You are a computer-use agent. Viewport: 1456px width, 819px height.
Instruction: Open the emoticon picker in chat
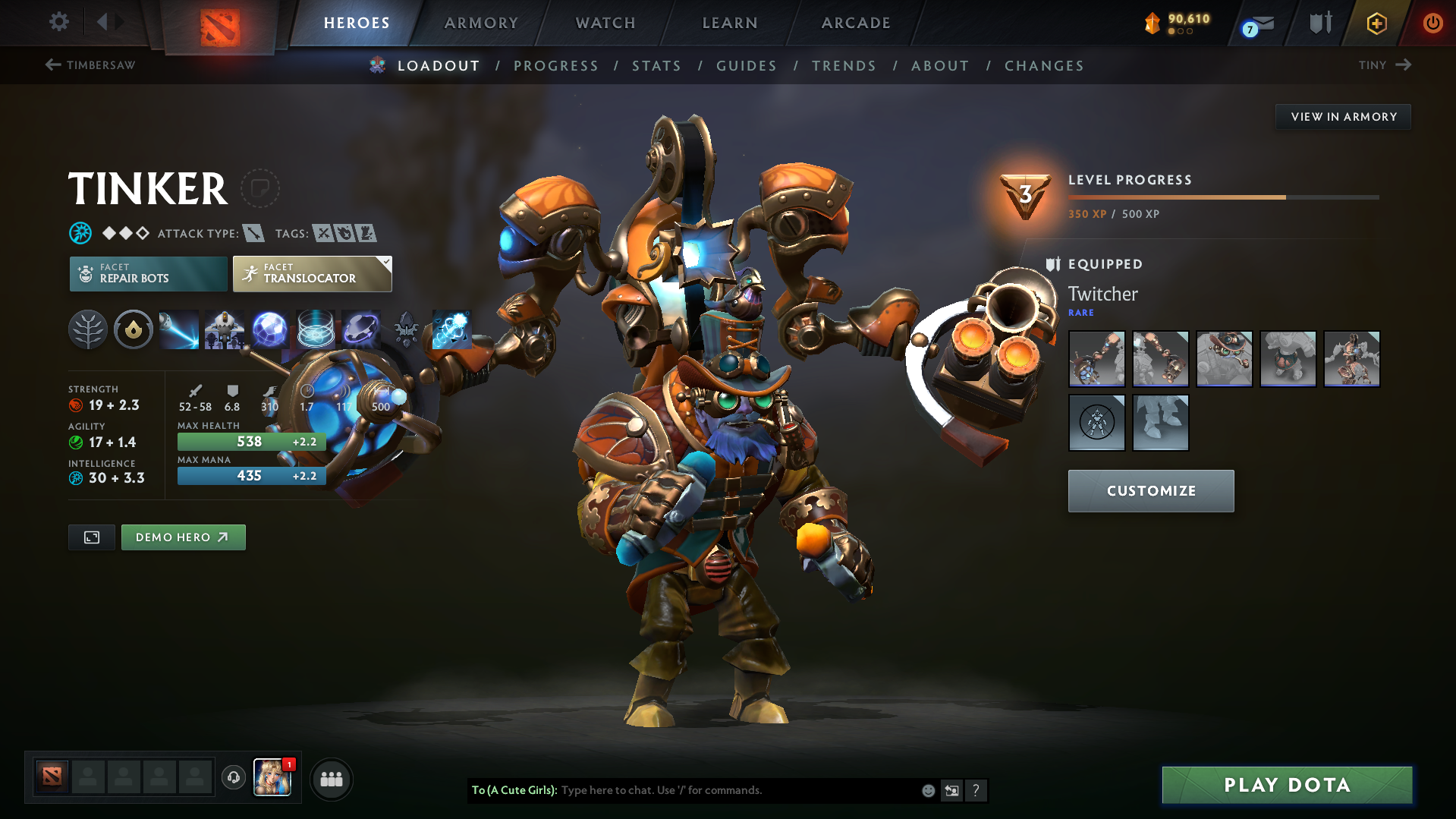pos(928,790)
